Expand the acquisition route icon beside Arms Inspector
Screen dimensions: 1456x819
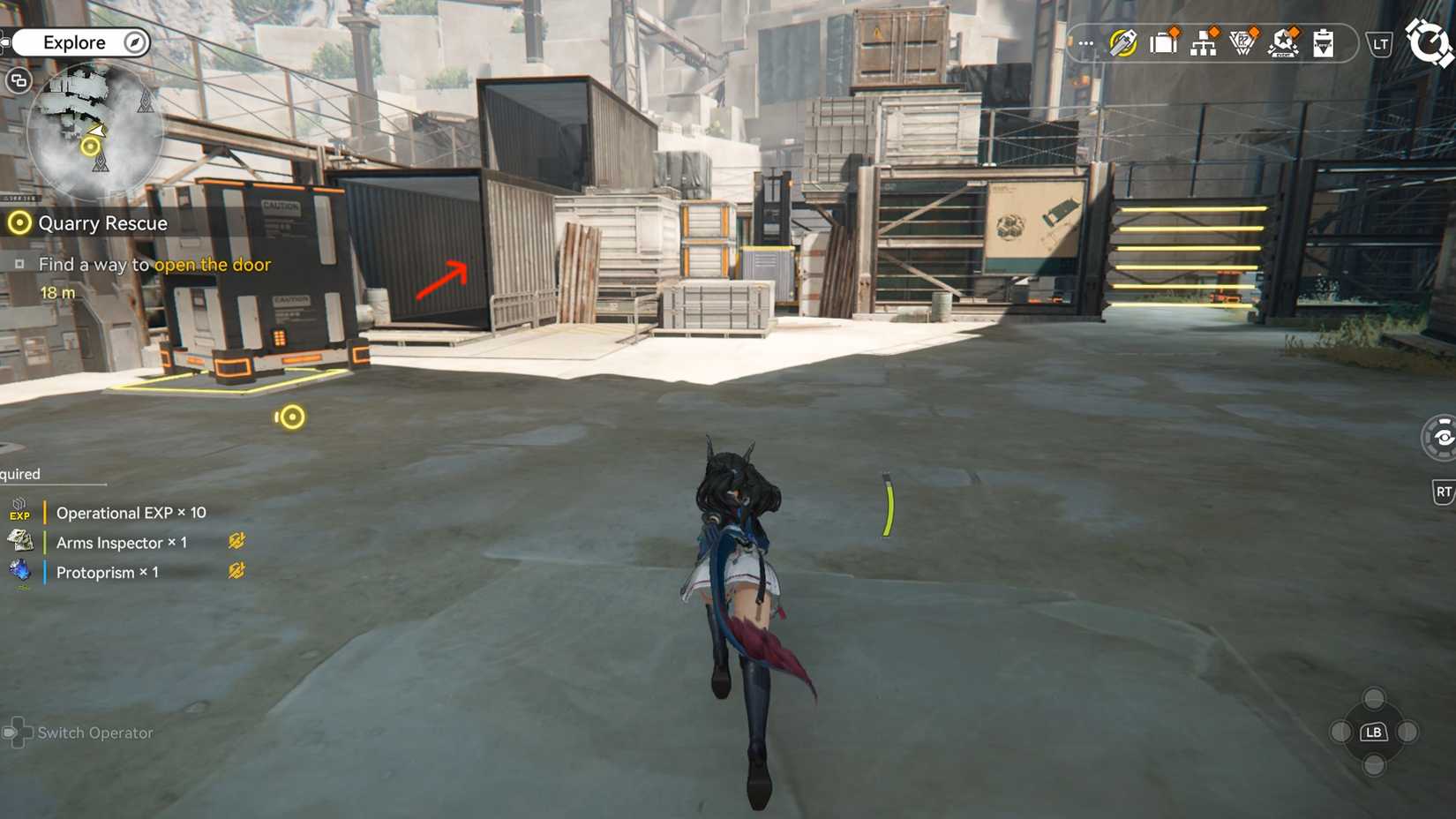(236, 541)
